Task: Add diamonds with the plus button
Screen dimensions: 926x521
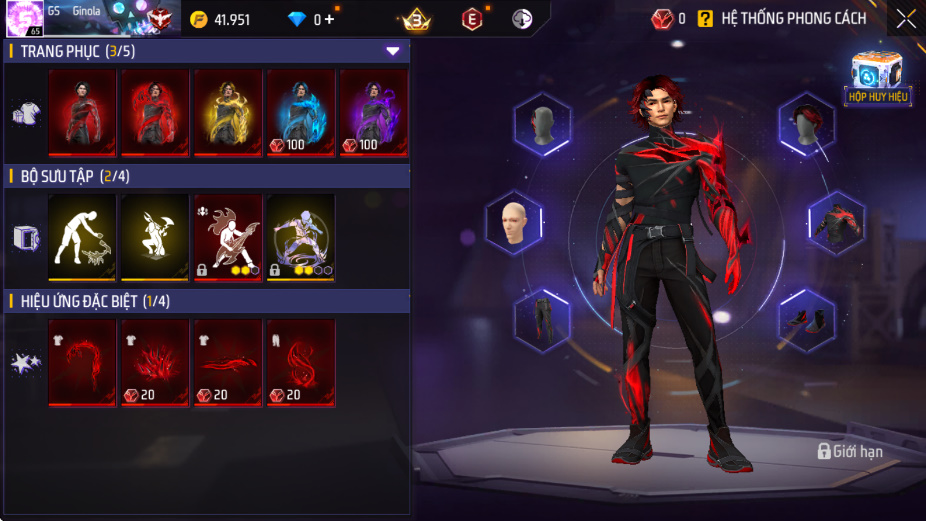Action: [330, 19]
